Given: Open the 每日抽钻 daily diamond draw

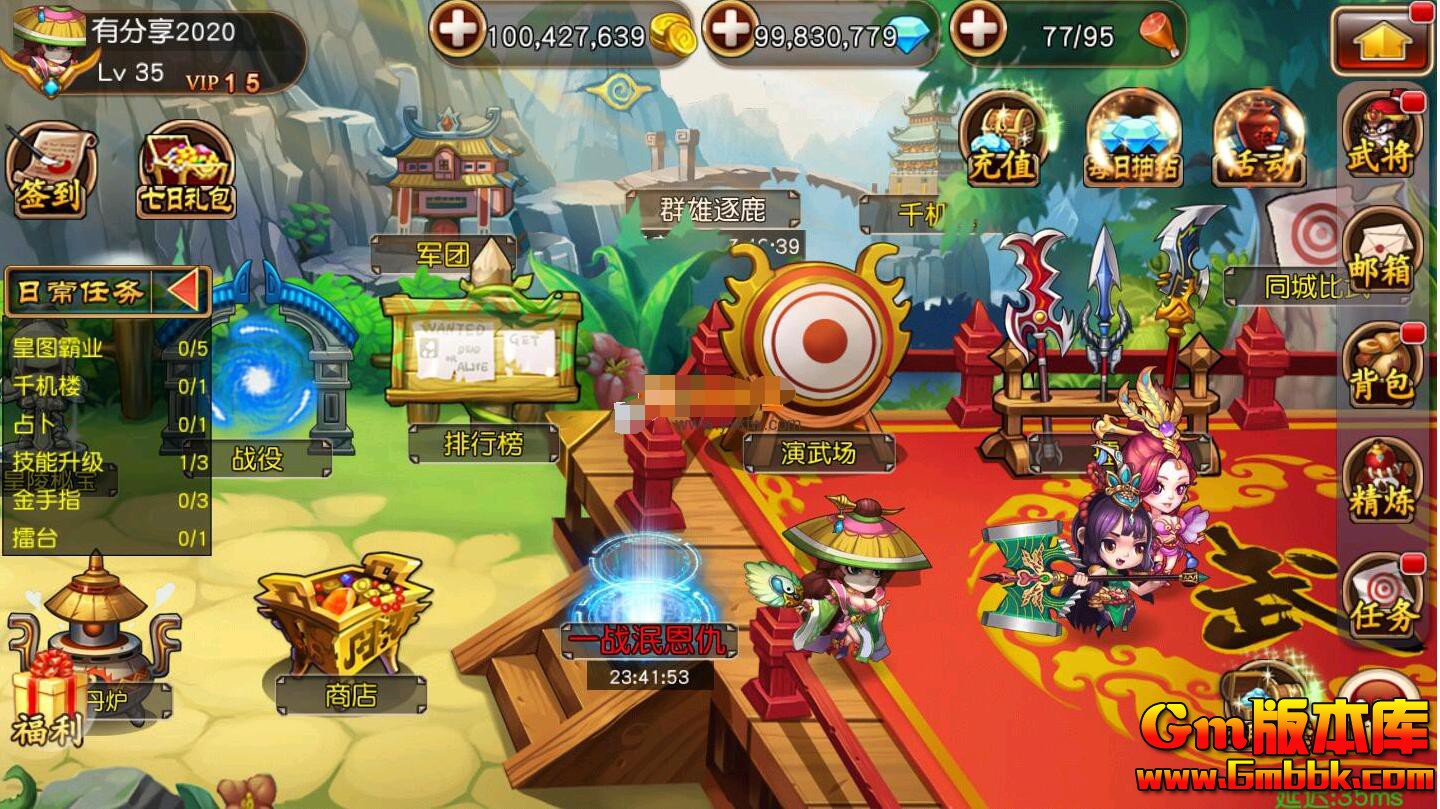Looking at the screenshot, I should pos(1133,140).
